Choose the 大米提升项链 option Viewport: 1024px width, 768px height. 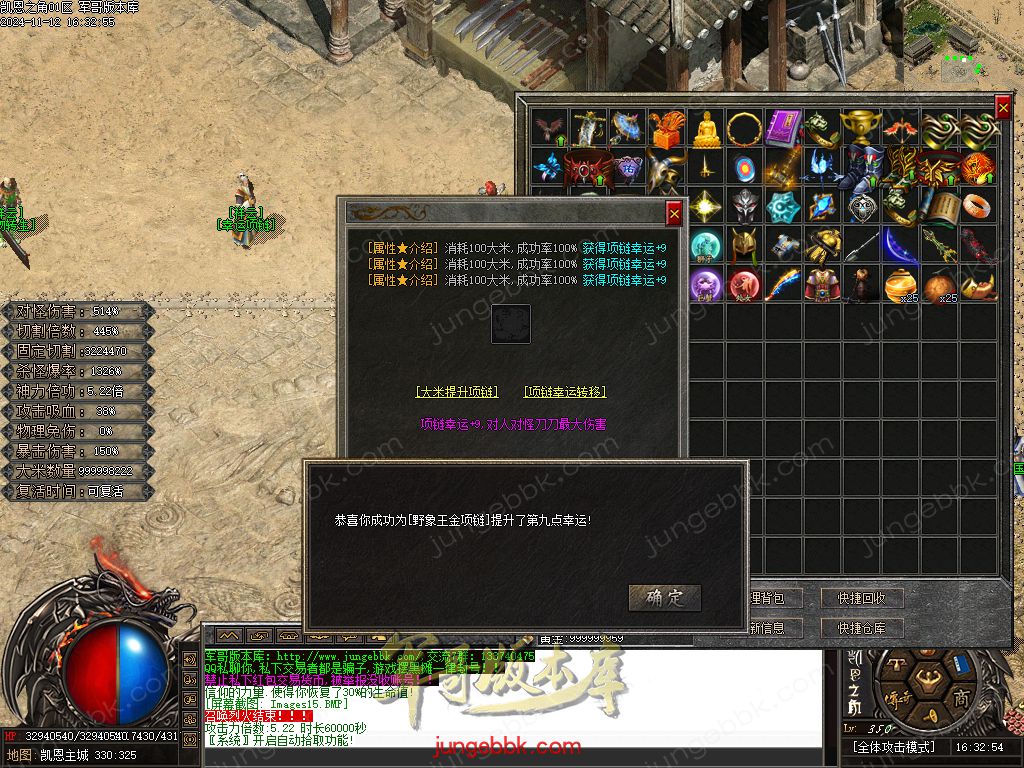[456, 392]
